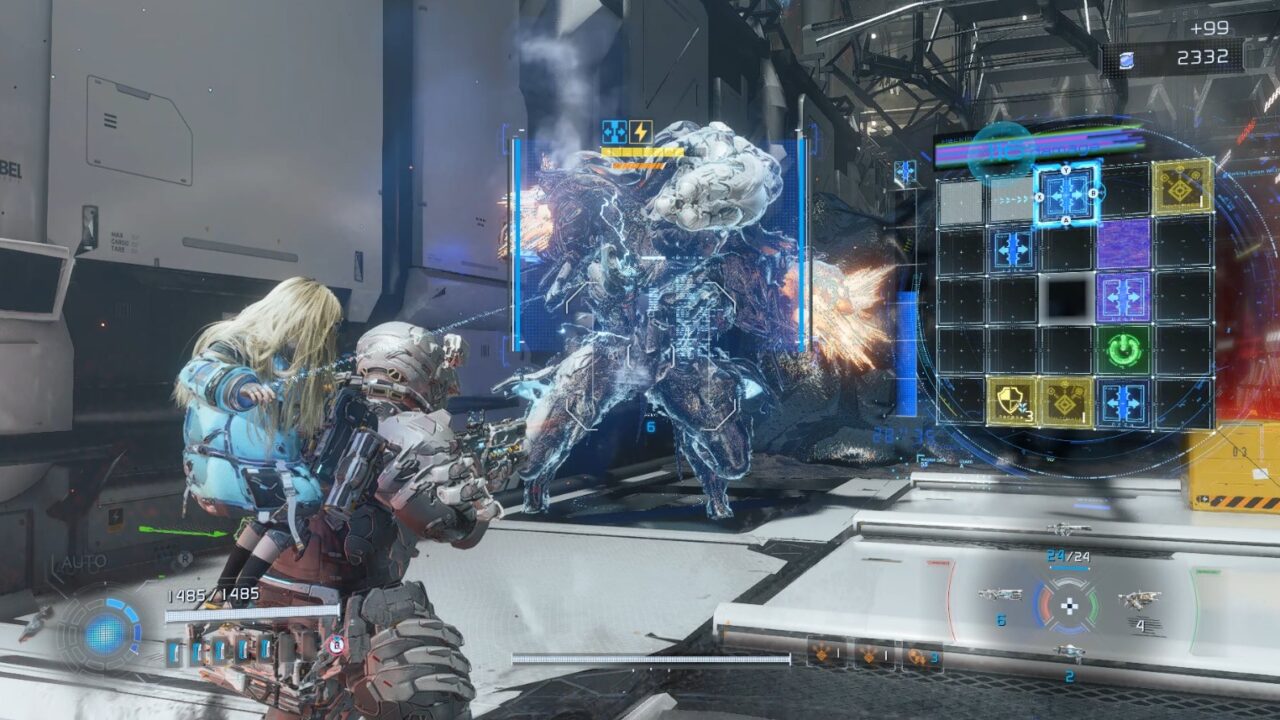The height and width of the screenshot is (720, 1280).
Task: Switch to the right weapon with 4 ammo
Action: tap(1139, 599)
